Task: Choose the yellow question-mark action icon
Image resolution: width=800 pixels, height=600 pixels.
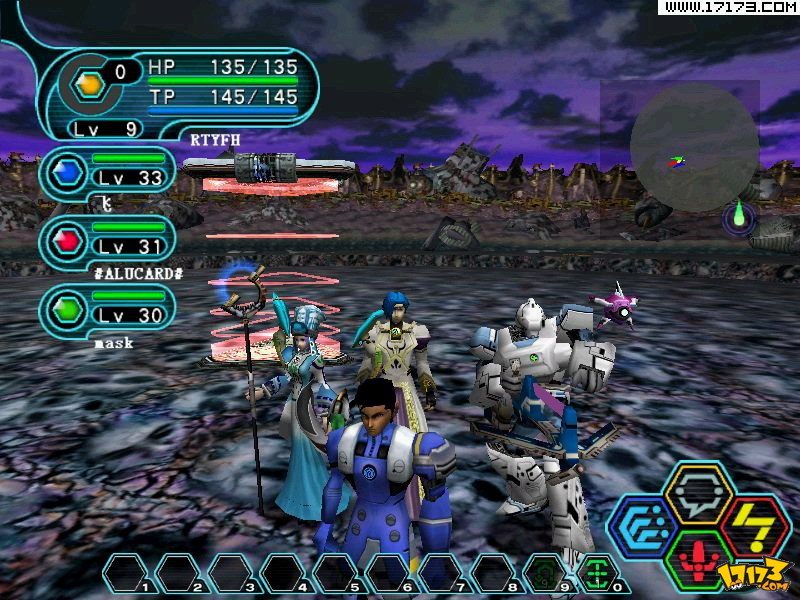Action: point(753,525)
